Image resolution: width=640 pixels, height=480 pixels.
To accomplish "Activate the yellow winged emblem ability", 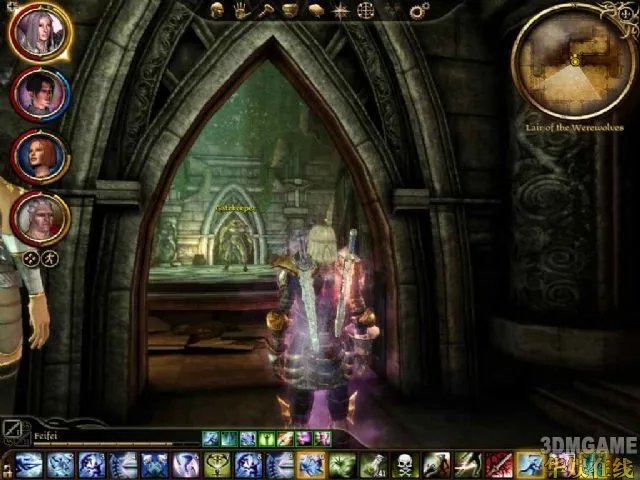I will (x=218, y=465).
